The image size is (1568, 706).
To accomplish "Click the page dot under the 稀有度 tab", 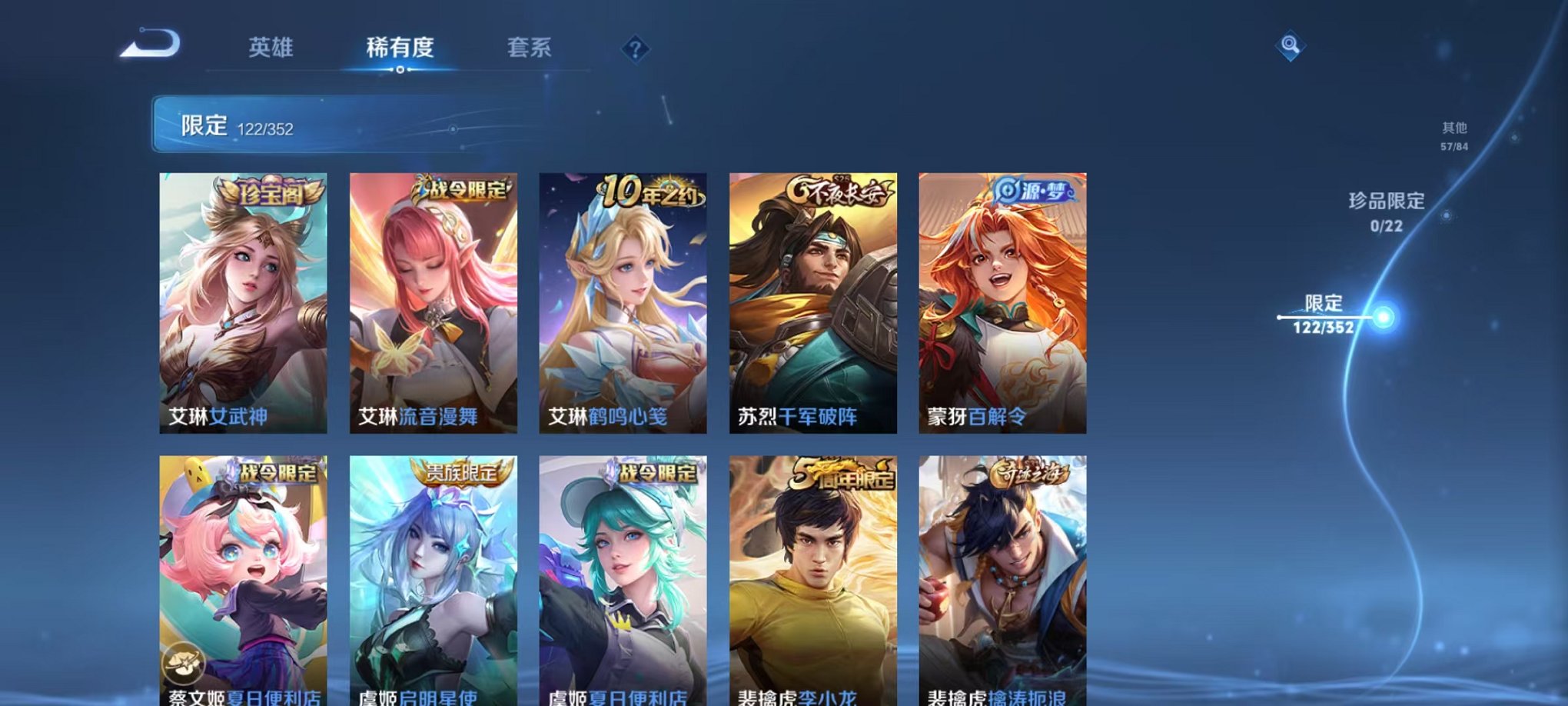I will click(x=401, y=70).
